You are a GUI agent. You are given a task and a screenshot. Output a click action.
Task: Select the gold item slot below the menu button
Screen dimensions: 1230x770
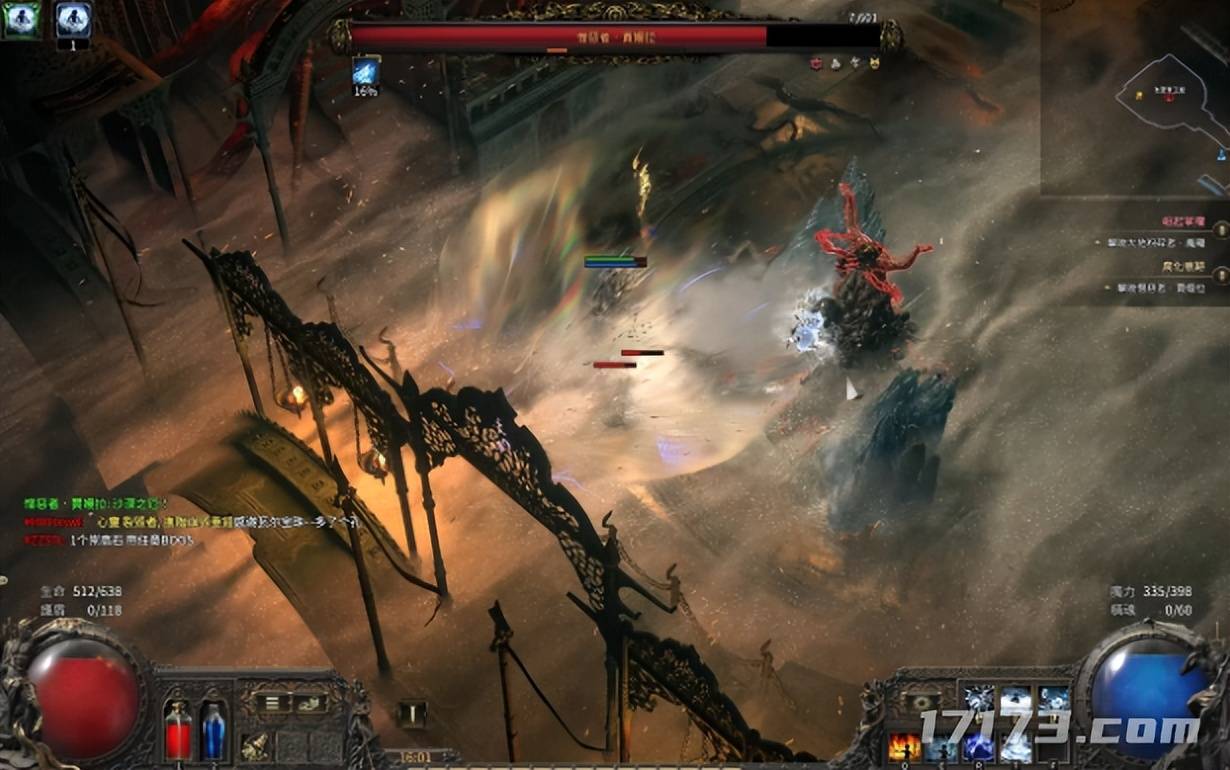(257, 744)
